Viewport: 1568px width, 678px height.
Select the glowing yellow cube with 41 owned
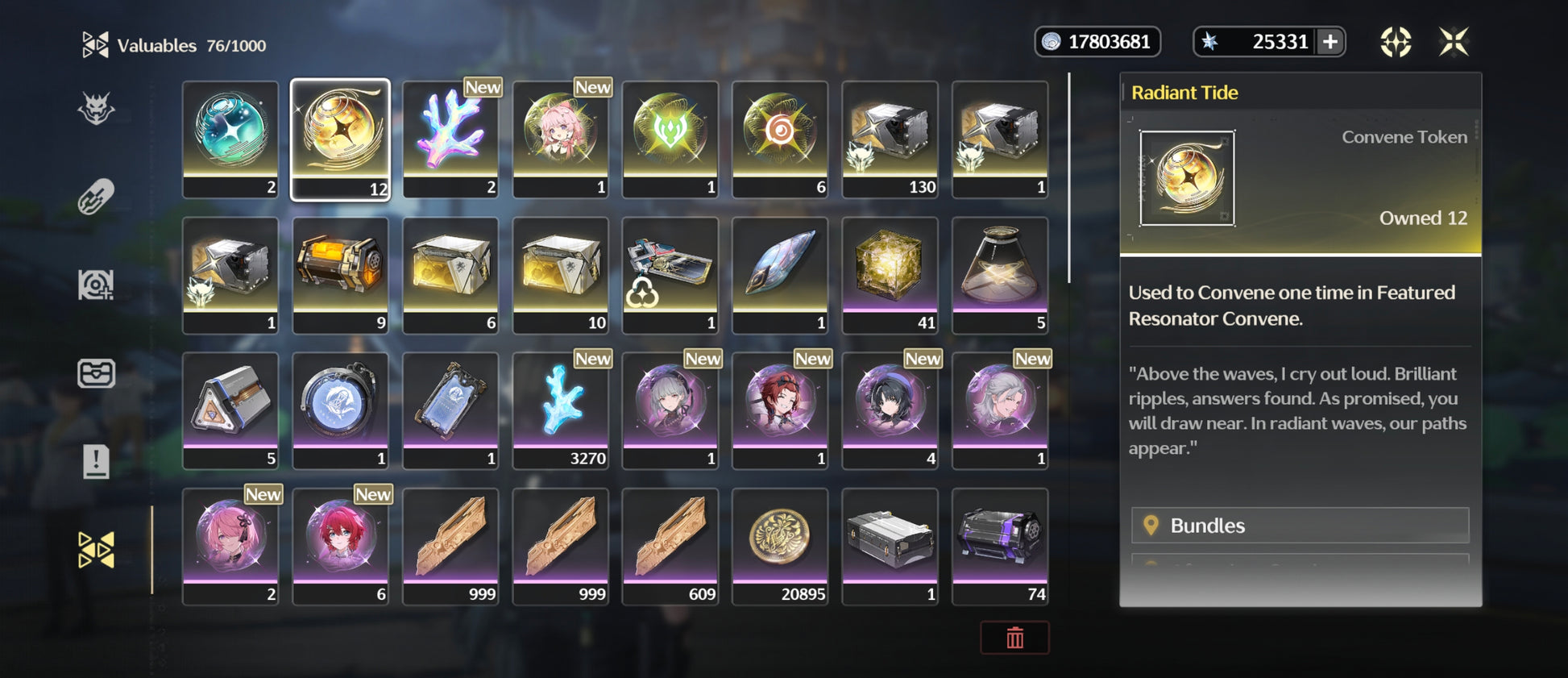point(890,274)
